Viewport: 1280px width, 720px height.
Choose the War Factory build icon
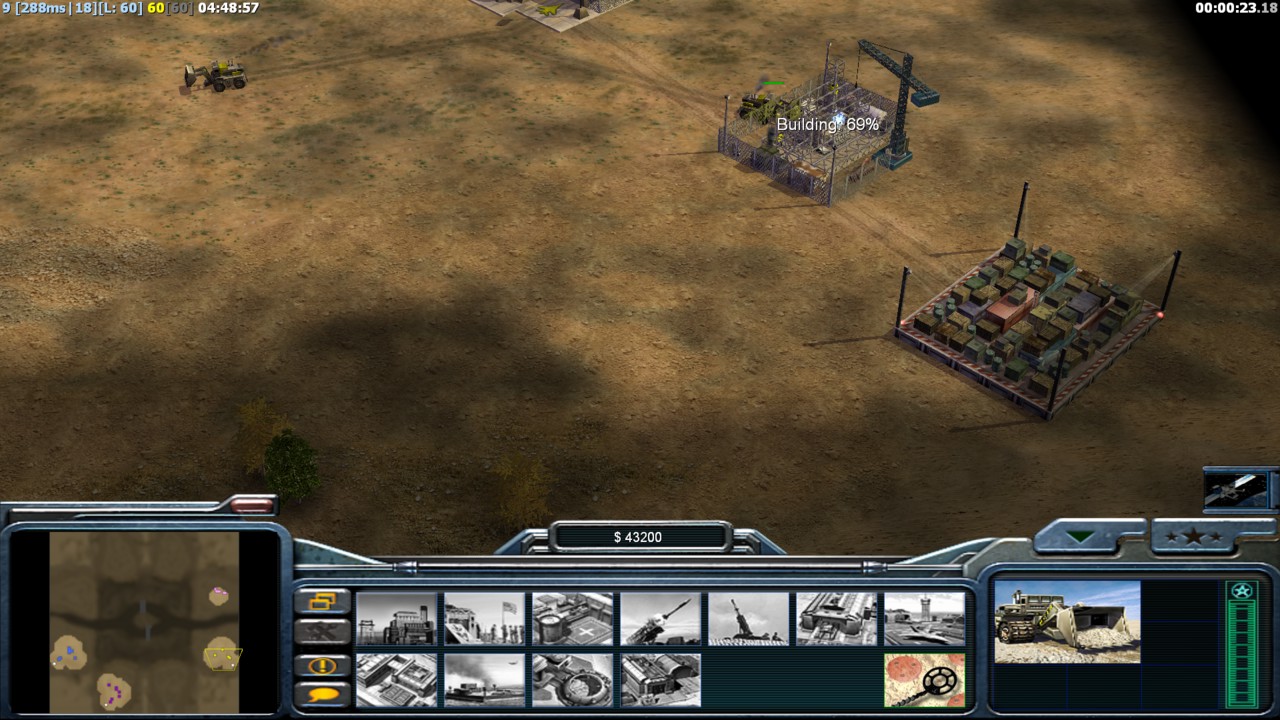pyautogui.click(x=836, y=619)
